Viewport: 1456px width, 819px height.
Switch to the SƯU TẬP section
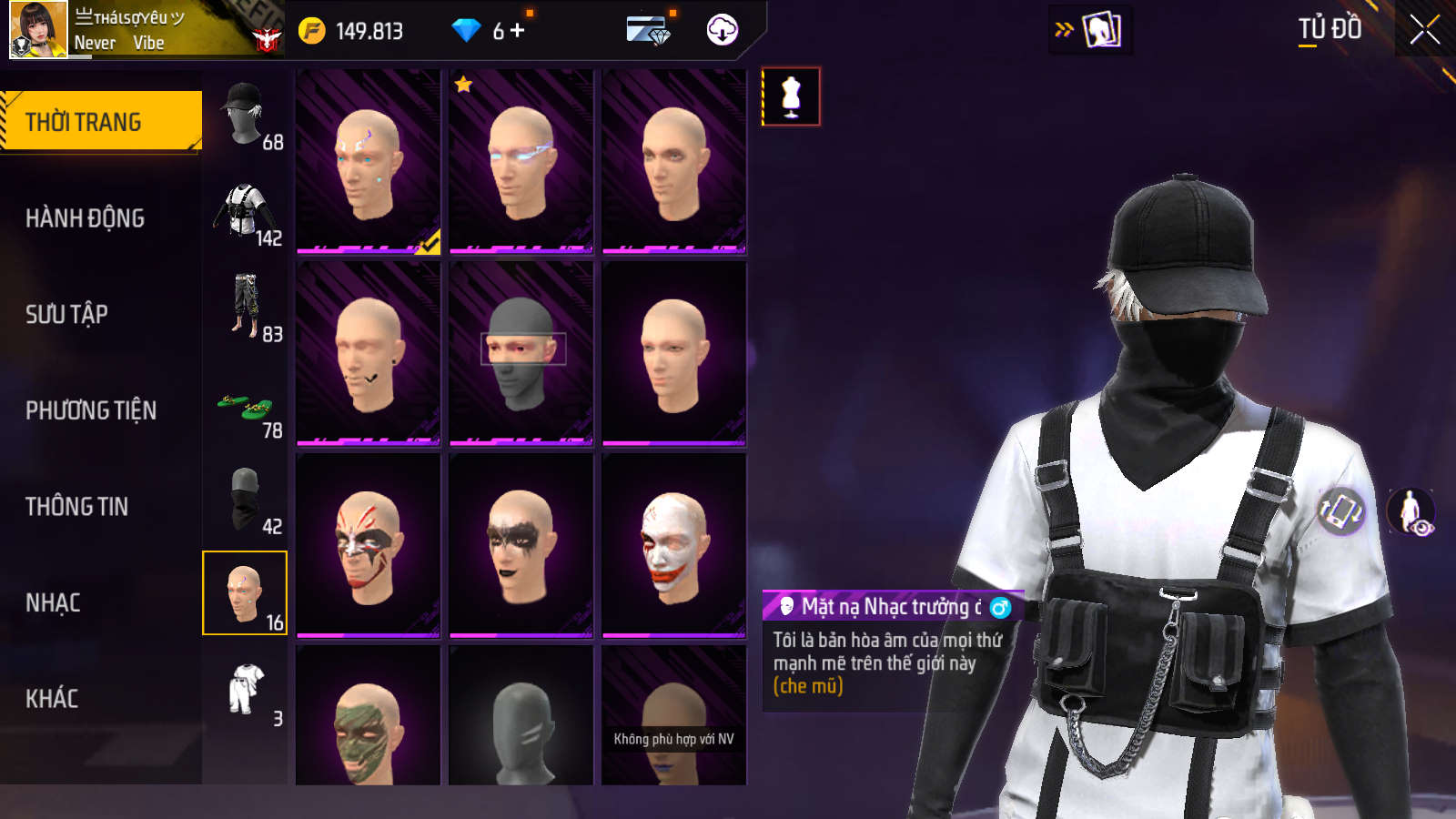pyautogui.click(x=66, y=315)
